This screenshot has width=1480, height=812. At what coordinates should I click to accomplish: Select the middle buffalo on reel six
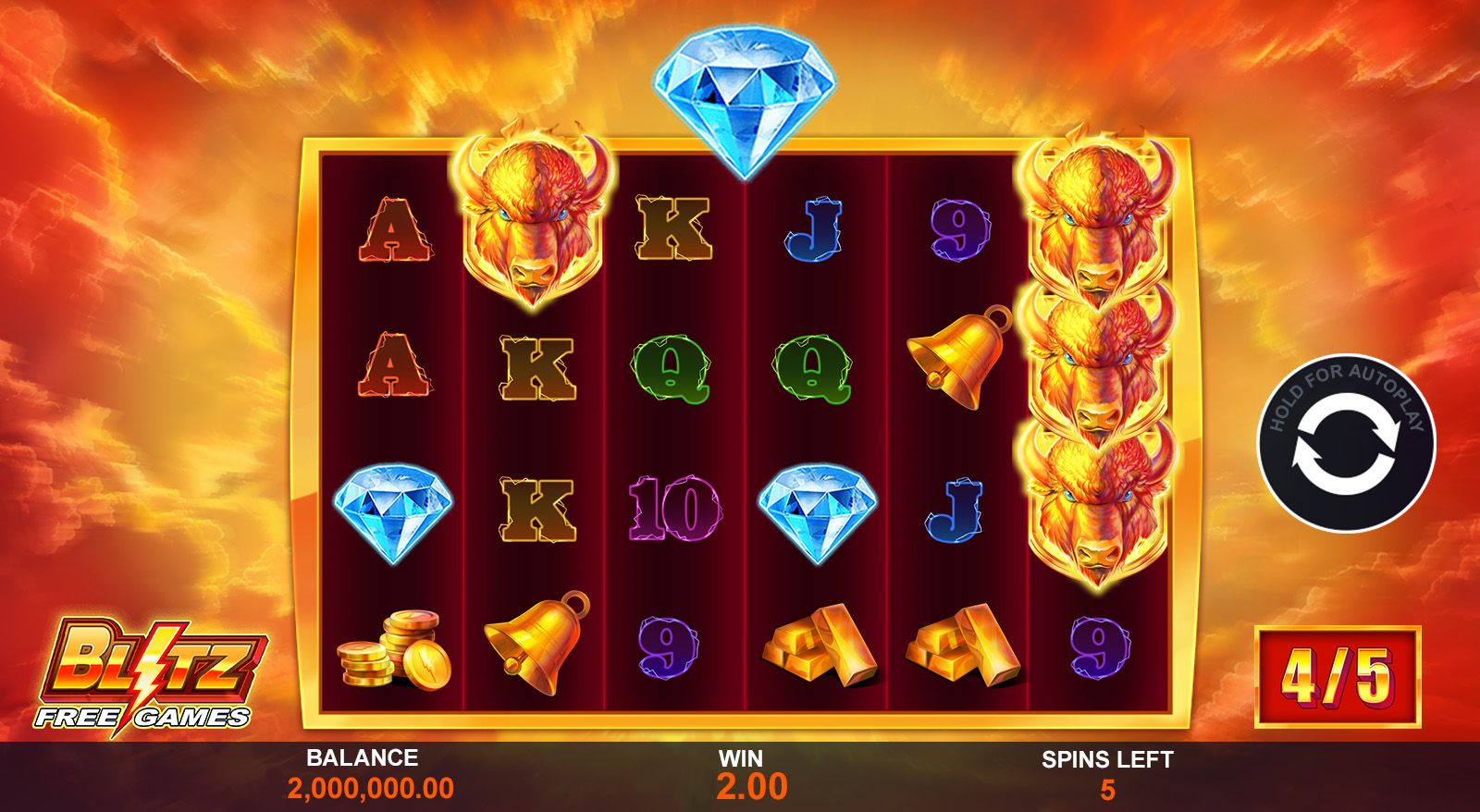(x=1096, y=370)
